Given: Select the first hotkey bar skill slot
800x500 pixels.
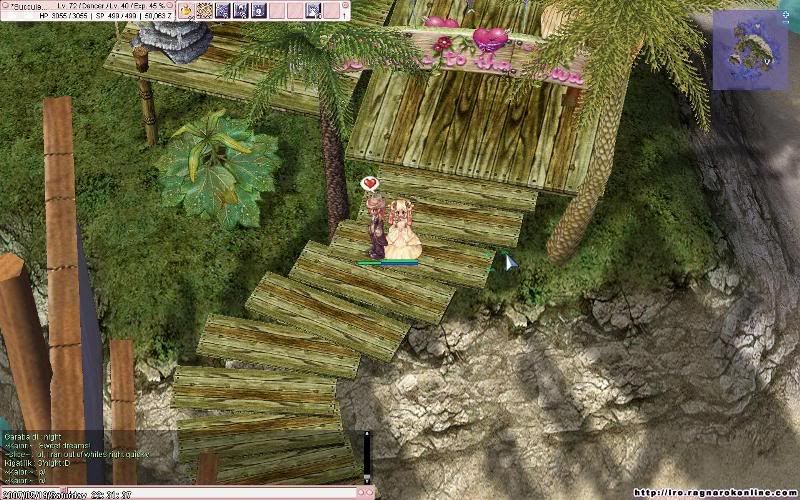Looking at the screenshot, I should 186,10.
